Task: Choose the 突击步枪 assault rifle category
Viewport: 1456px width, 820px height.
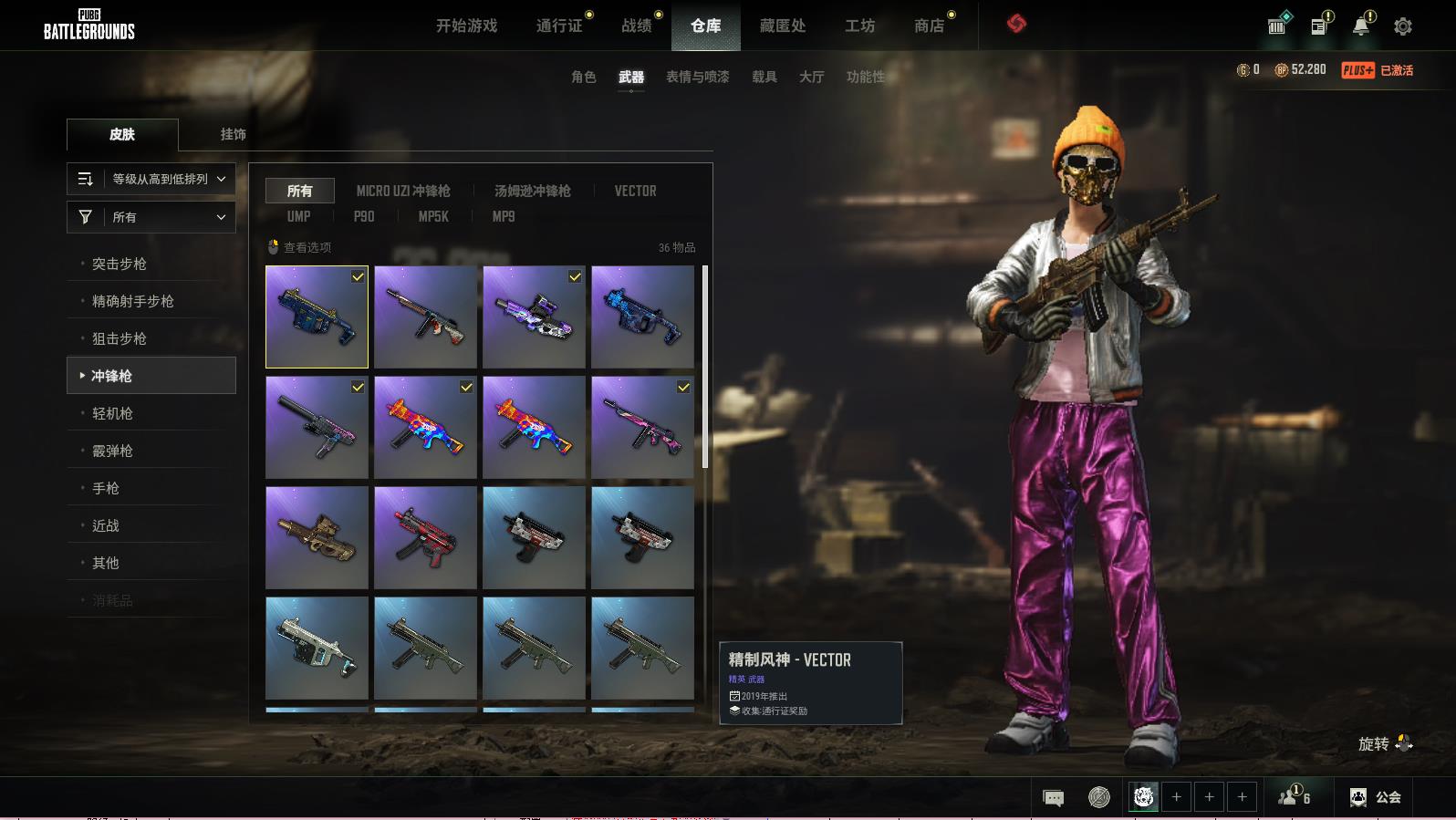Action: click(x=120, y=264)
